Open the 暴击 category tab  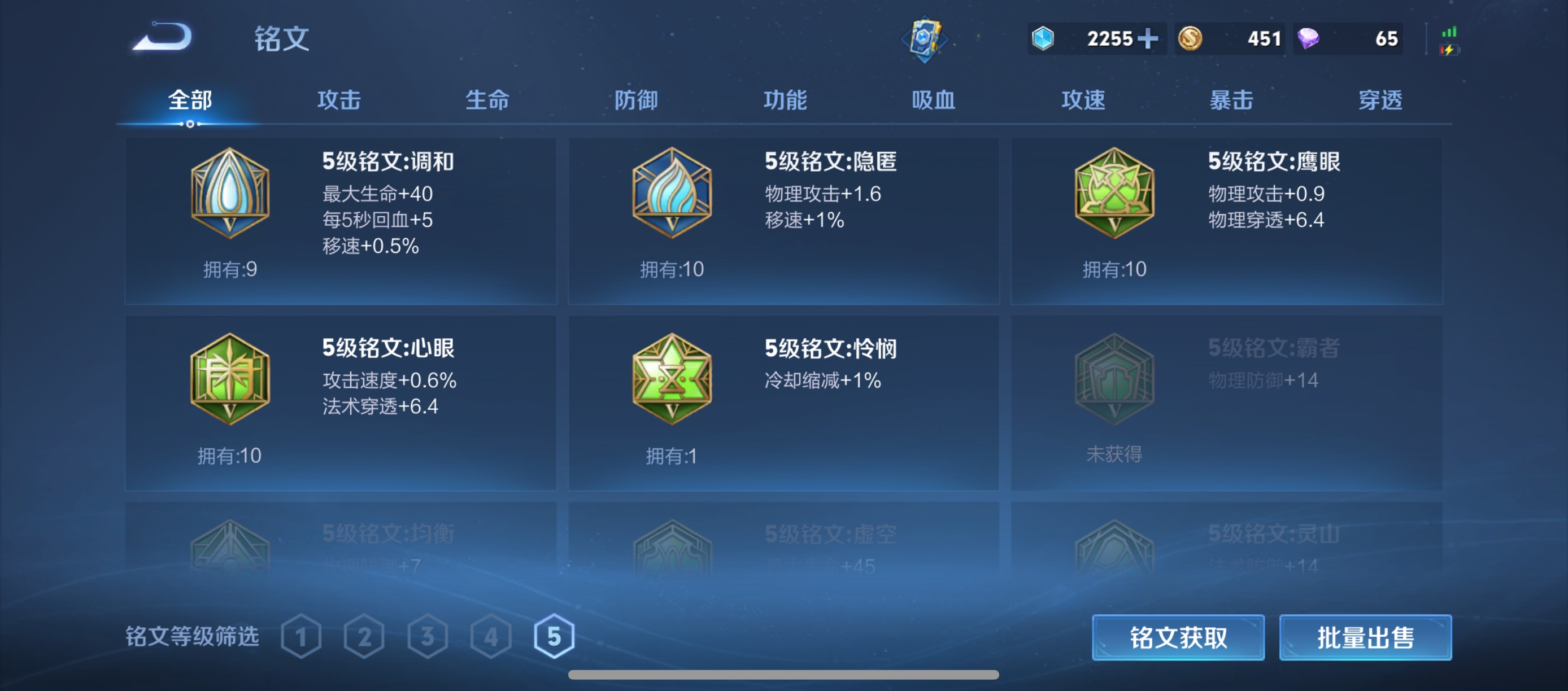1232,100
